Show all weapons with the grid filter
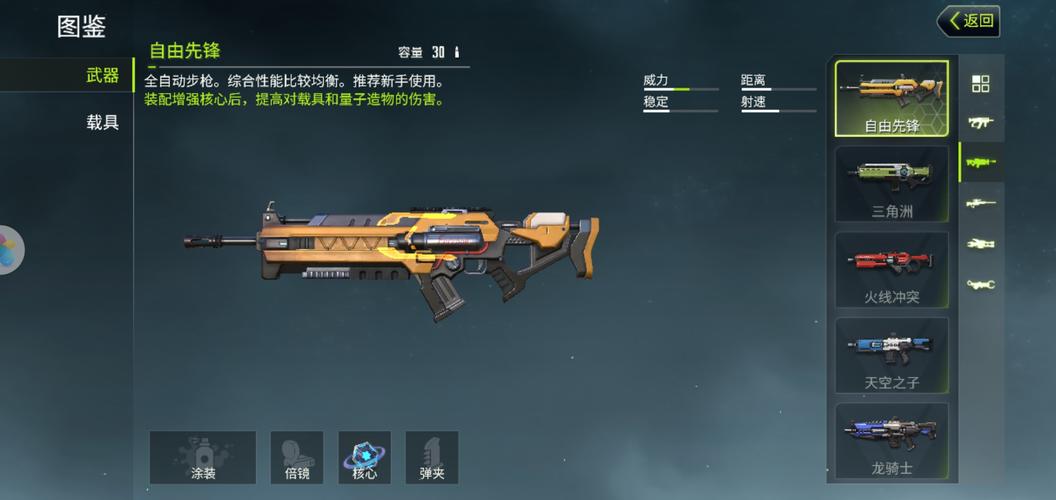 tap(980, 84)
